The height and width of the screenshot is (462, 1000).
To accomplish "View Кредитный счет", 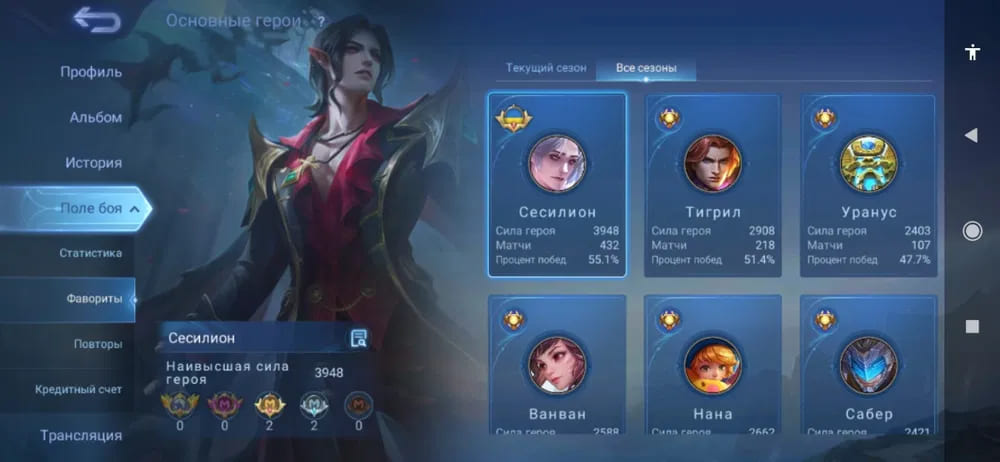I will [x=78, y=389].
